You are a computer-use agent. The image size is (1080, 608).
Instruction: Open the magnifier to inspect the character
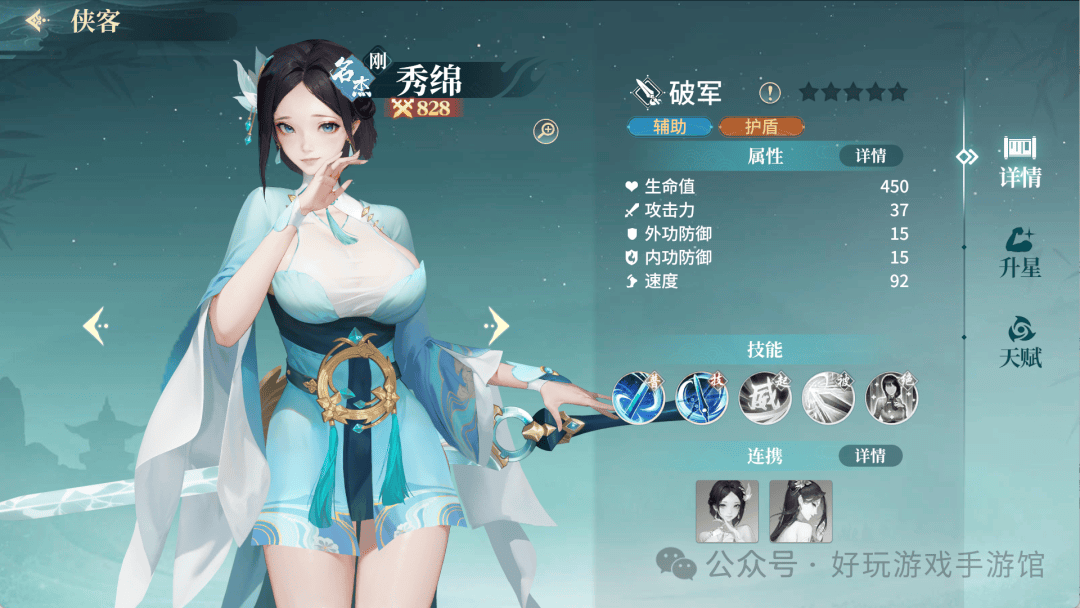pos(546,130)
